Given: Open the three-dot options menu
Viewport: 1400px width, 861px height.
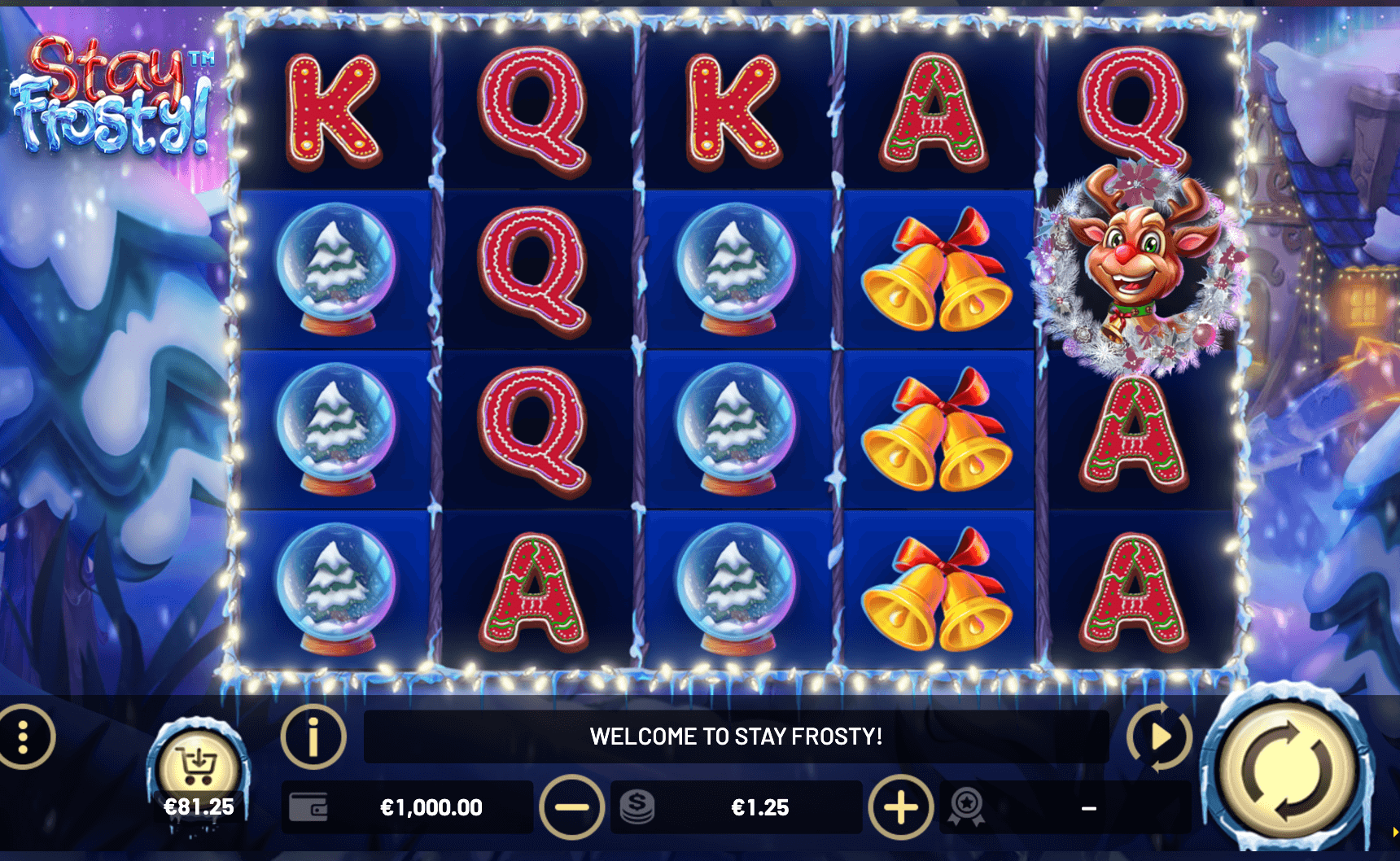Looking at the screenshot, I should (x=24, y=737).
